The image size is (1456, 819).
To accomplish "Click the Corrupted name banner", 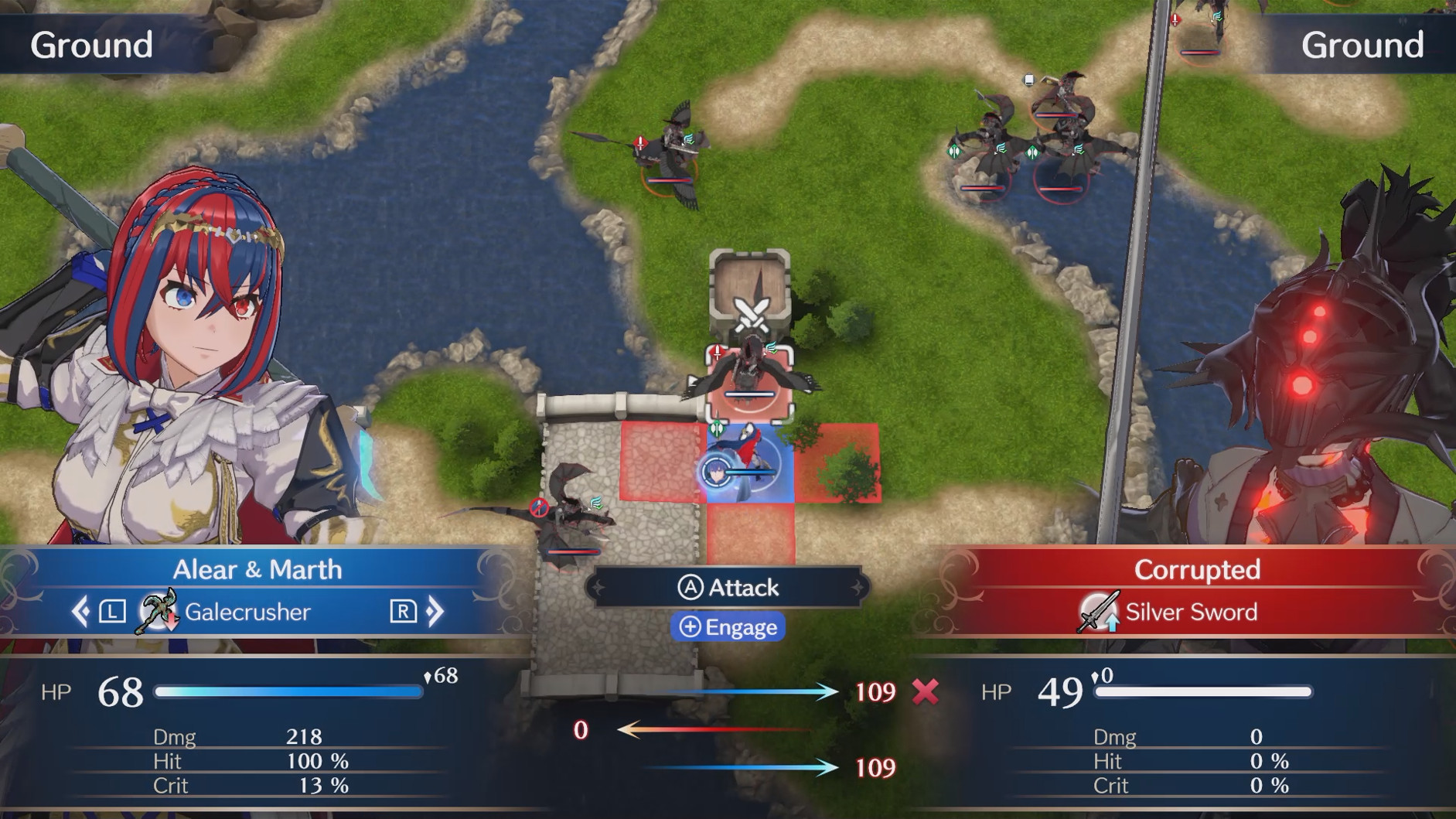I will coord(1197,570).
